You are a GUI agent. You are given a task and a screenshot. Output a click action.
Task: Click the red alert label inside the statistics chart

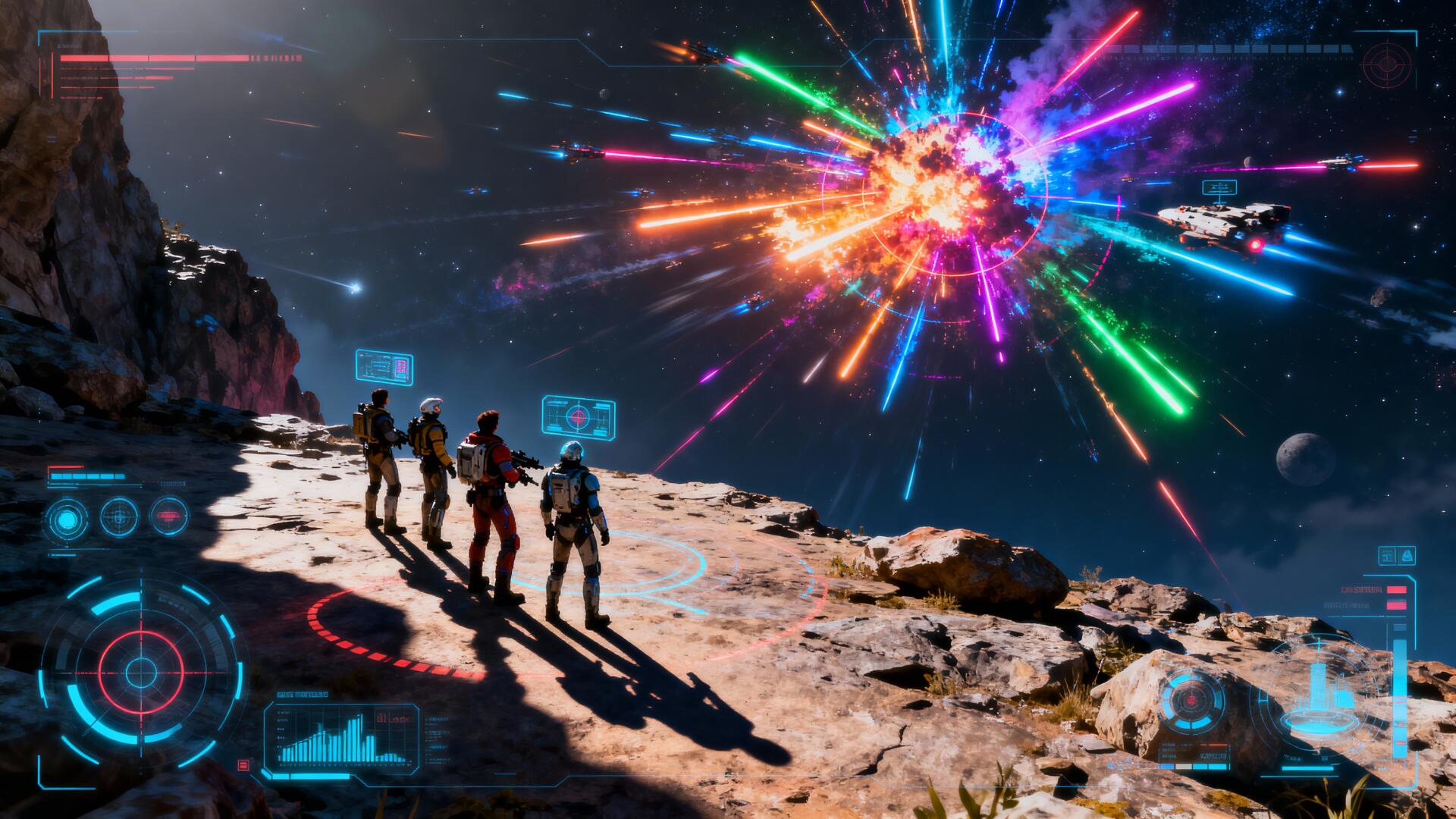pos(392,718)
